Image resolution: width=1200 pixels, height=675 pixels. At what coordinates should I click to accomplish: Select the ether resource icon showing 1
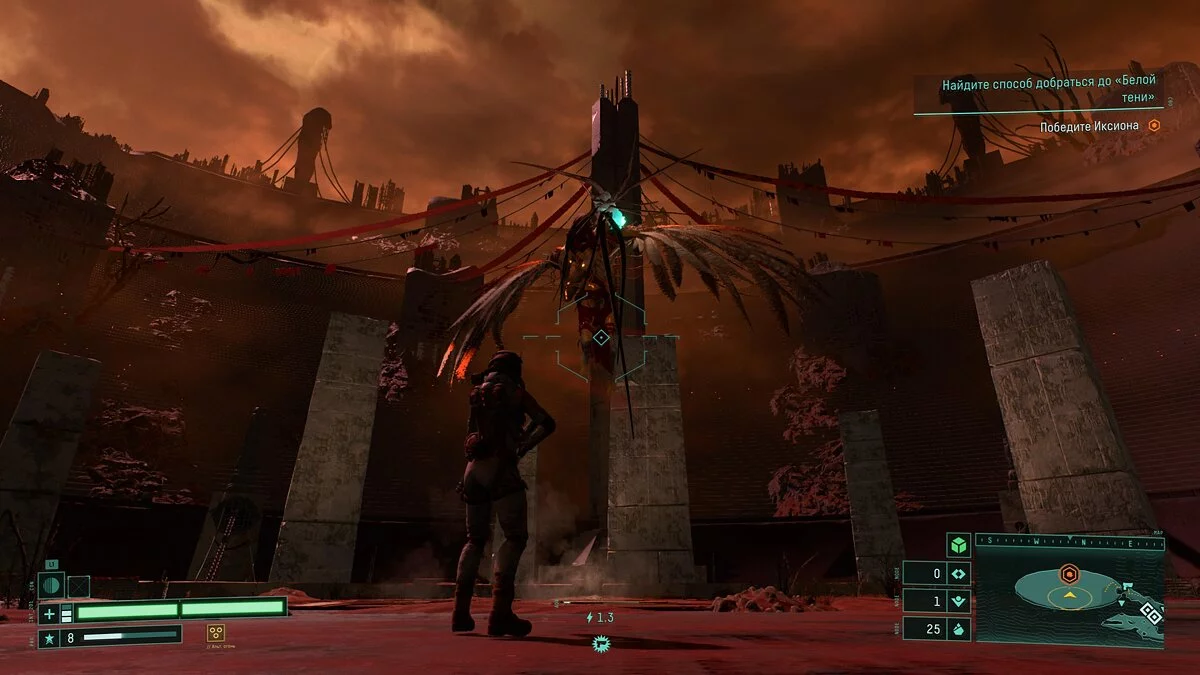click(x=958, y=601)
